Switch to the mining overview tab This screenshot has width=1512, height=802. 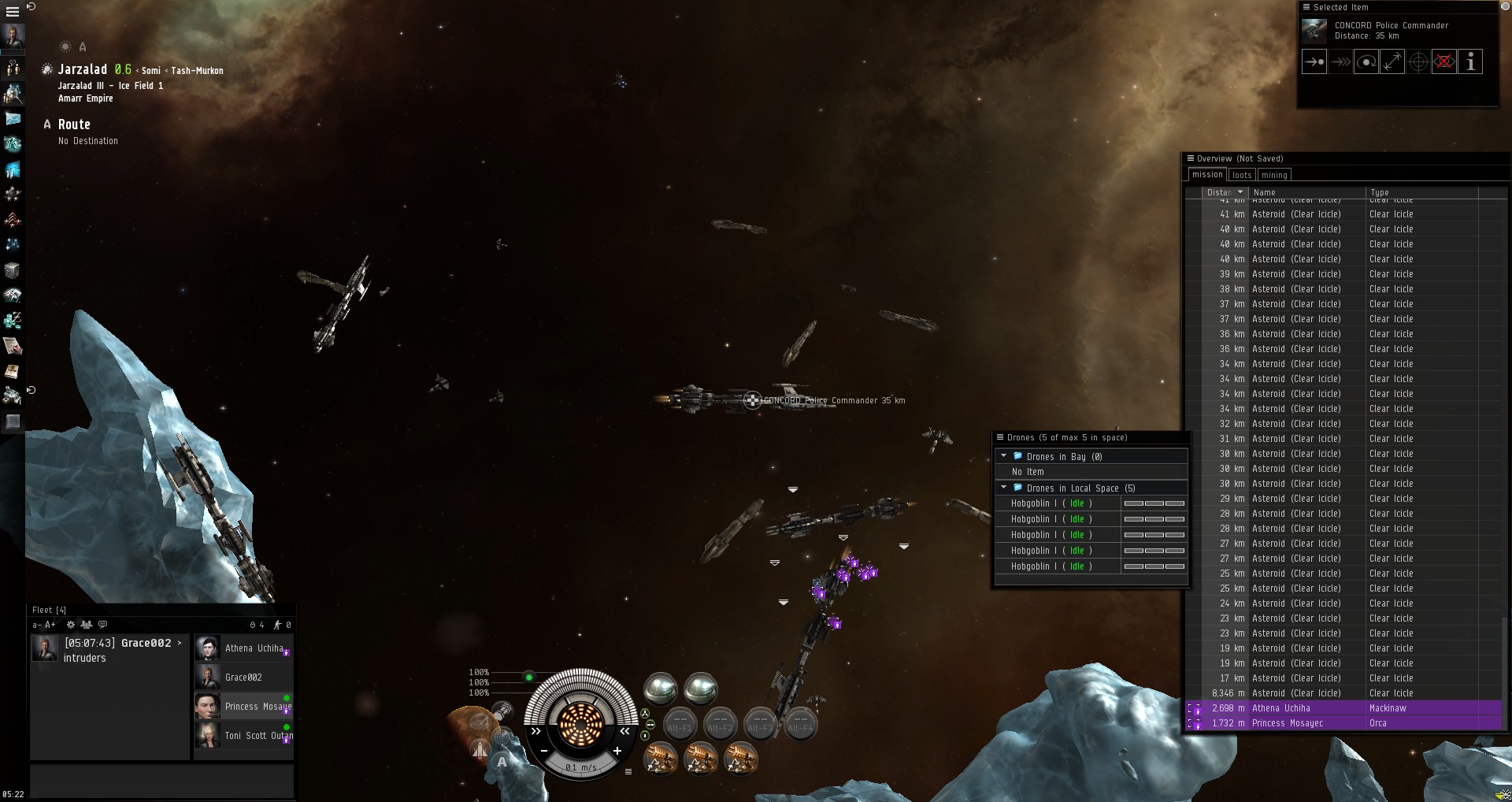click(1273, 175)
